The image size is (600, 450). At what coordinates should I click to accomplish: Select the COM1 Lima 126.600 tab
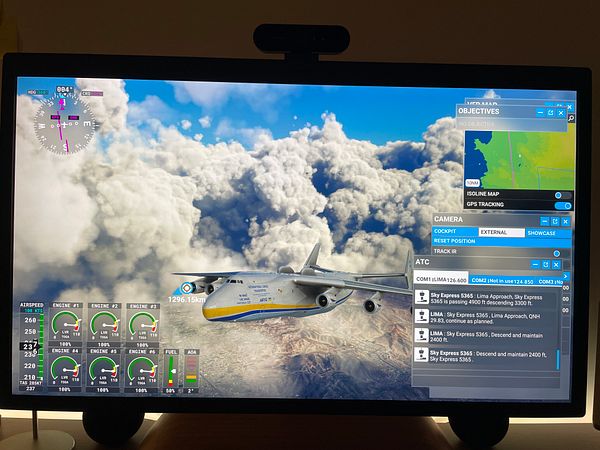tap(440, 280)
